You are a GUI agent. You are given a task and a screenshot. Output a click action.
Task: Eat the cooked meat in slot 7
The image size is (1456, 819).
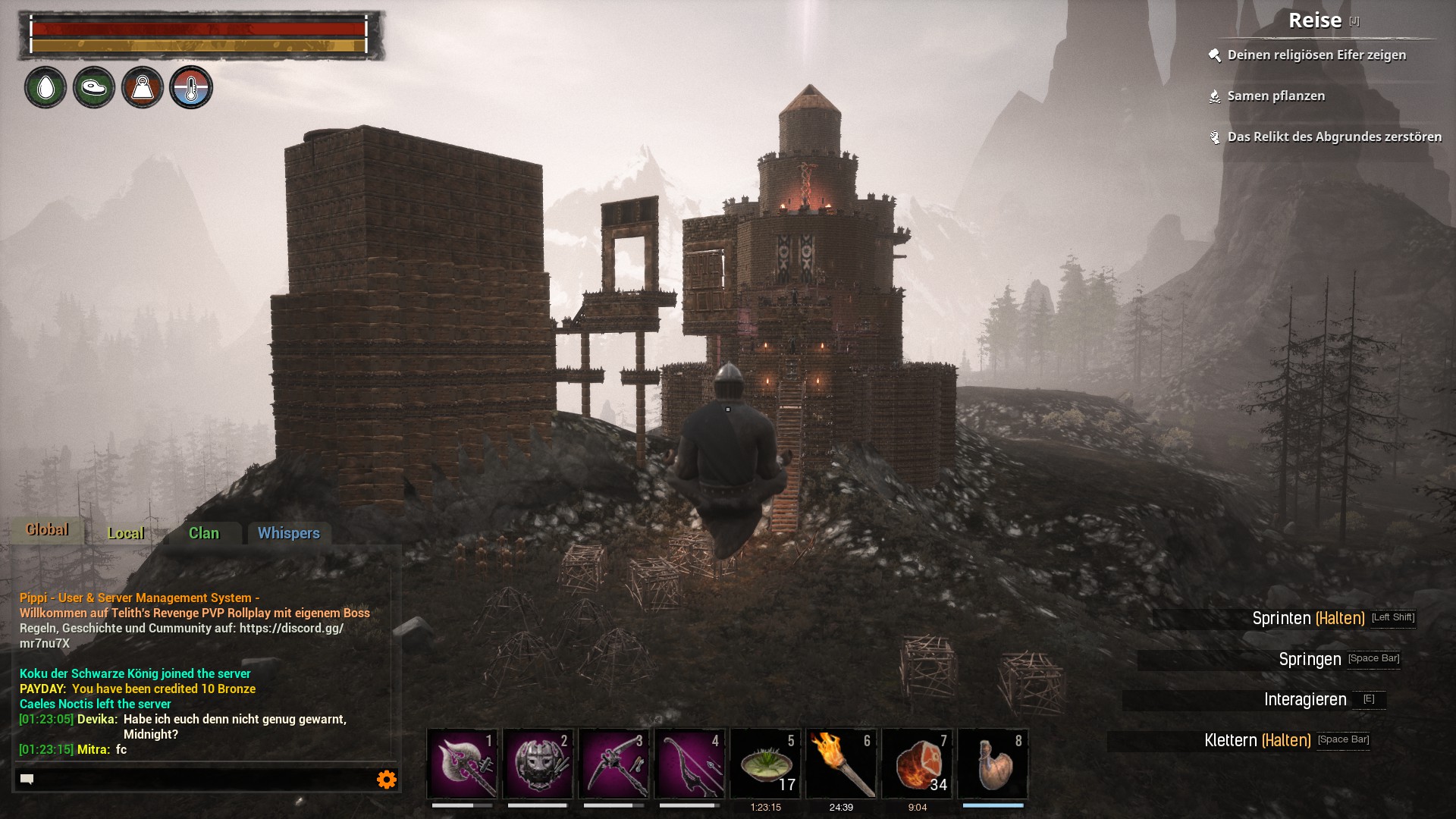point(918,764)
